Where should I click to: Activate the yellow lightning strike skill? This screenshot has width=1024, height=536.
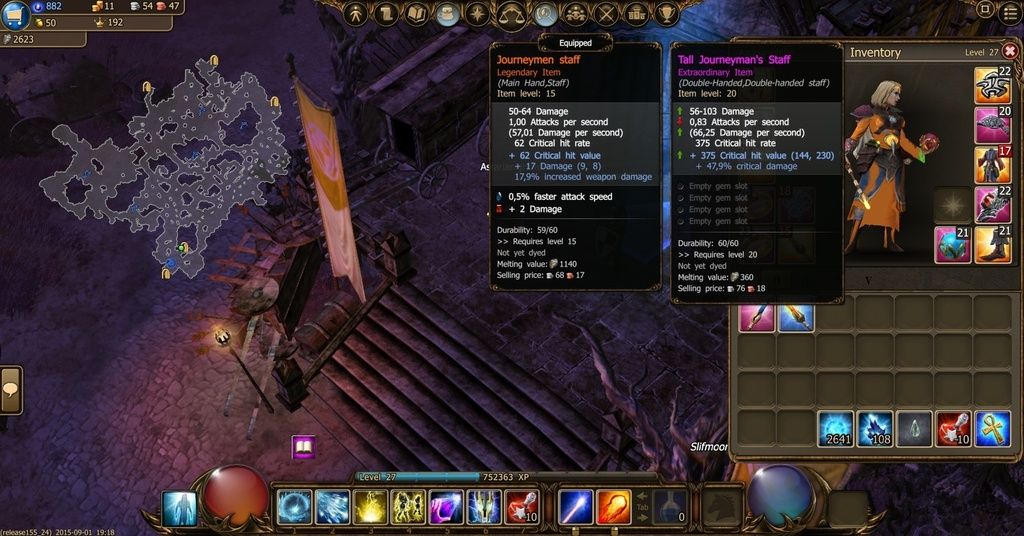[x=370, y=507]
